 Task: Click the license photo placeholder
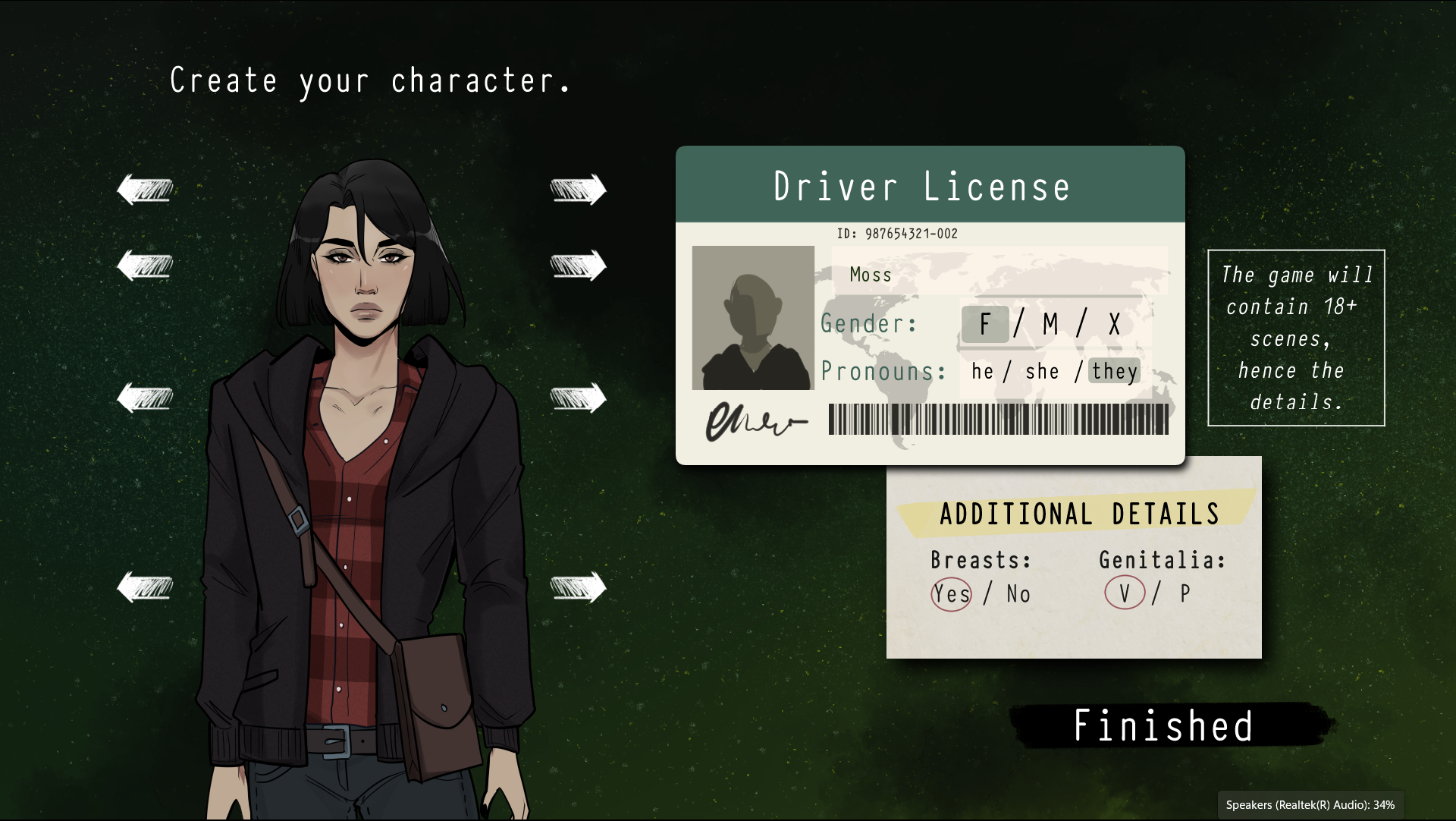pos(752,317)
